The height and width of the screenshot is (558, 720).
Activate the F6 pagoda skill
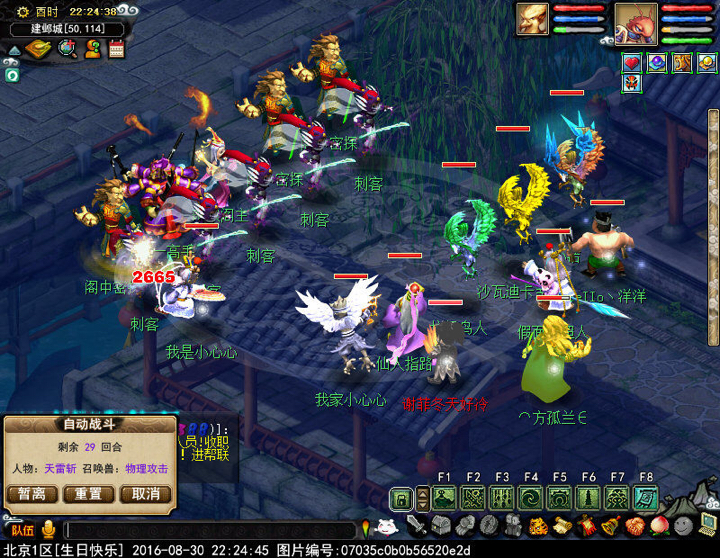coord(588,498)
